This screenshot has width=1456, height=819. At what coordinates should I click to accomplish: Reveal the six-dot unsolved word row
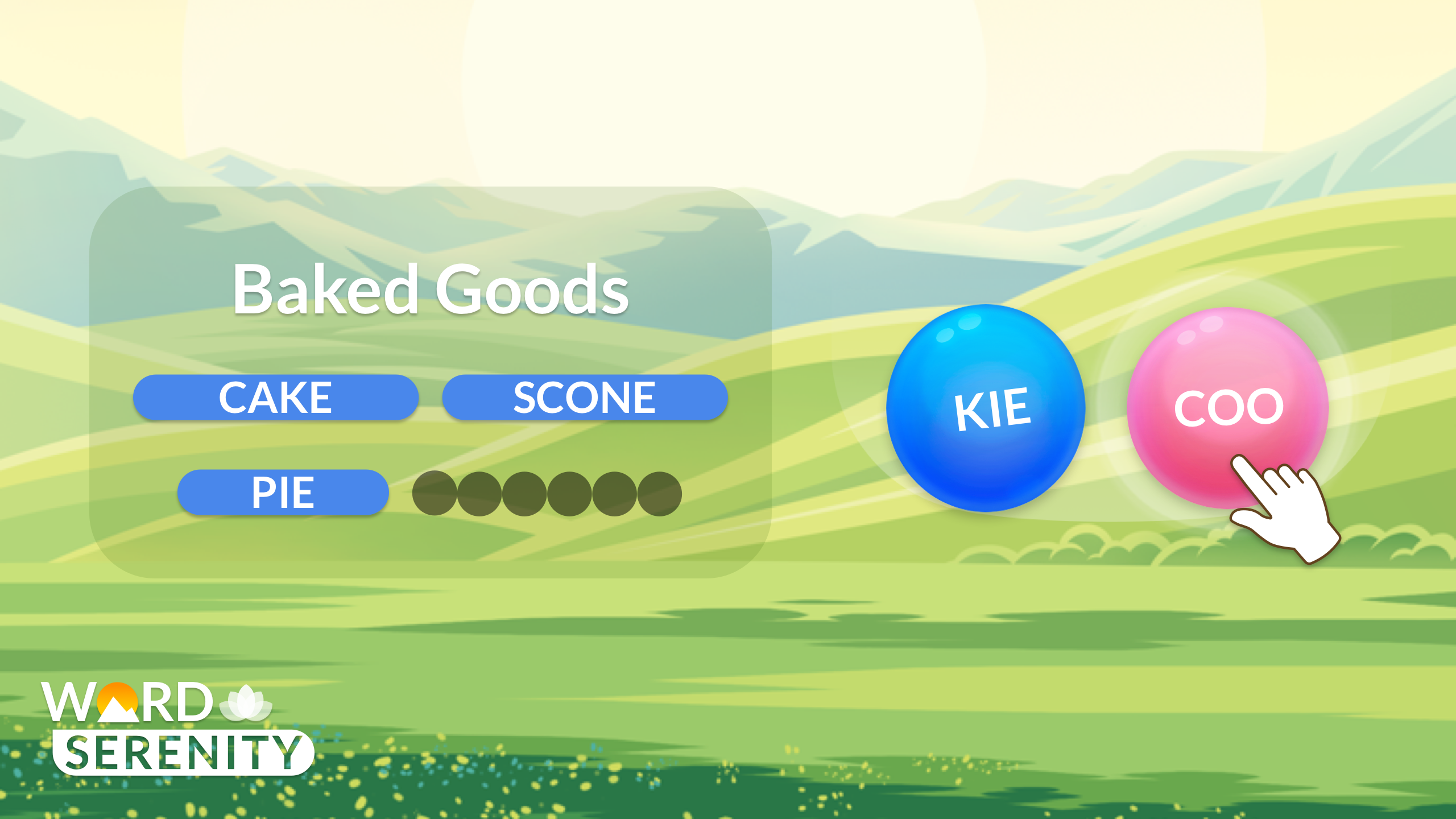(x=547, y=493)
